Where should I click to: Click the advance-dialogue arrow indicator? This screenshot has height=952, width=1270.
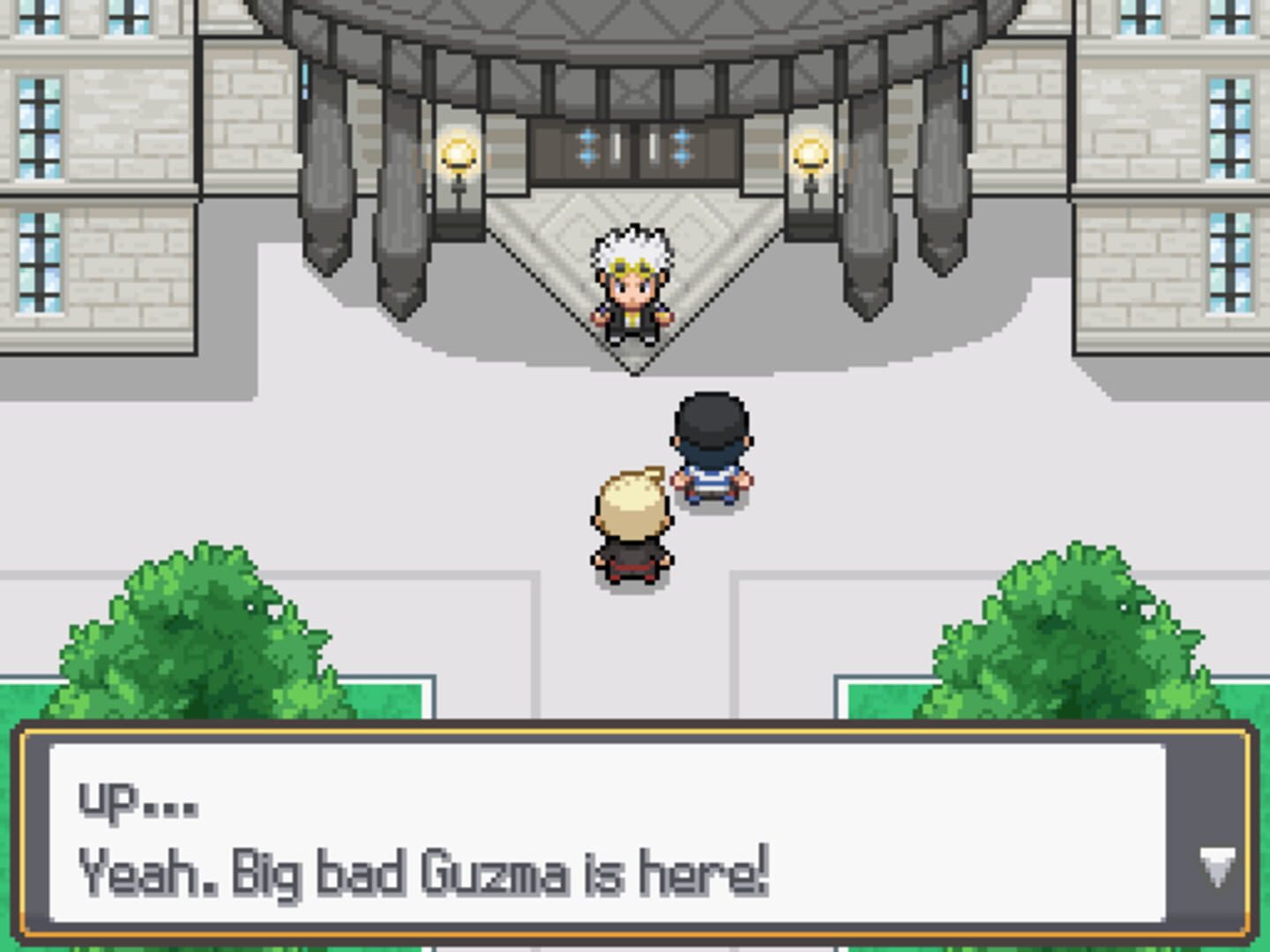tap(1217, 867)
